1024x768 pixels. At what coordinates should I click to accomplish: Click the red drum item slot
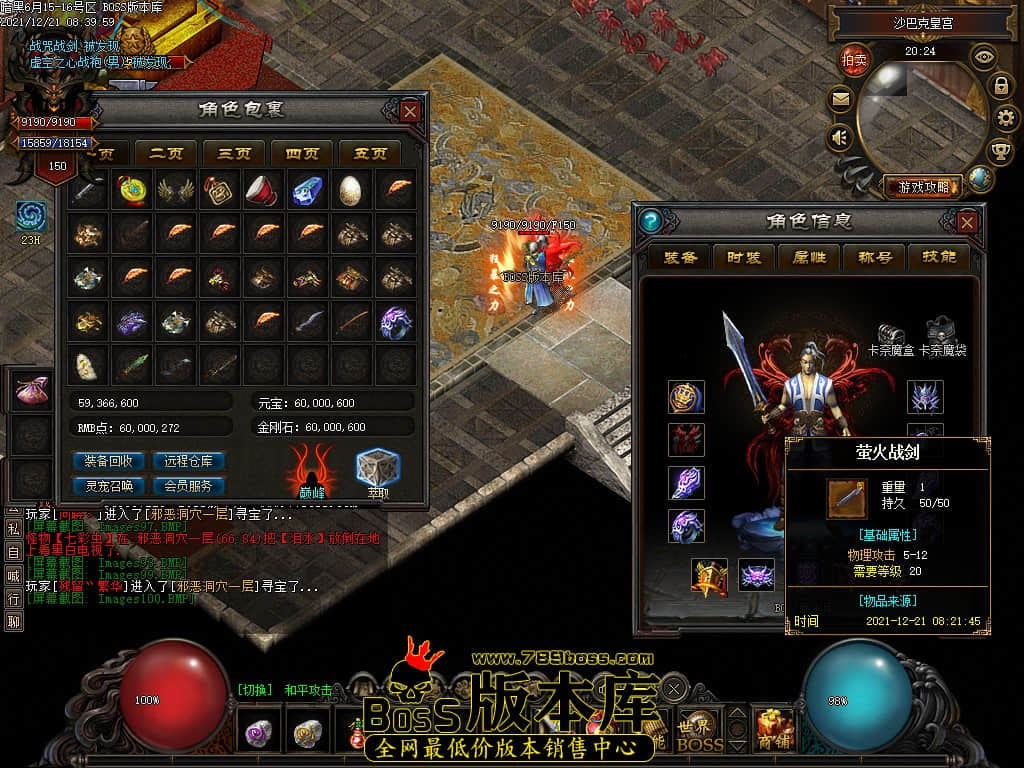click(263, 189)
